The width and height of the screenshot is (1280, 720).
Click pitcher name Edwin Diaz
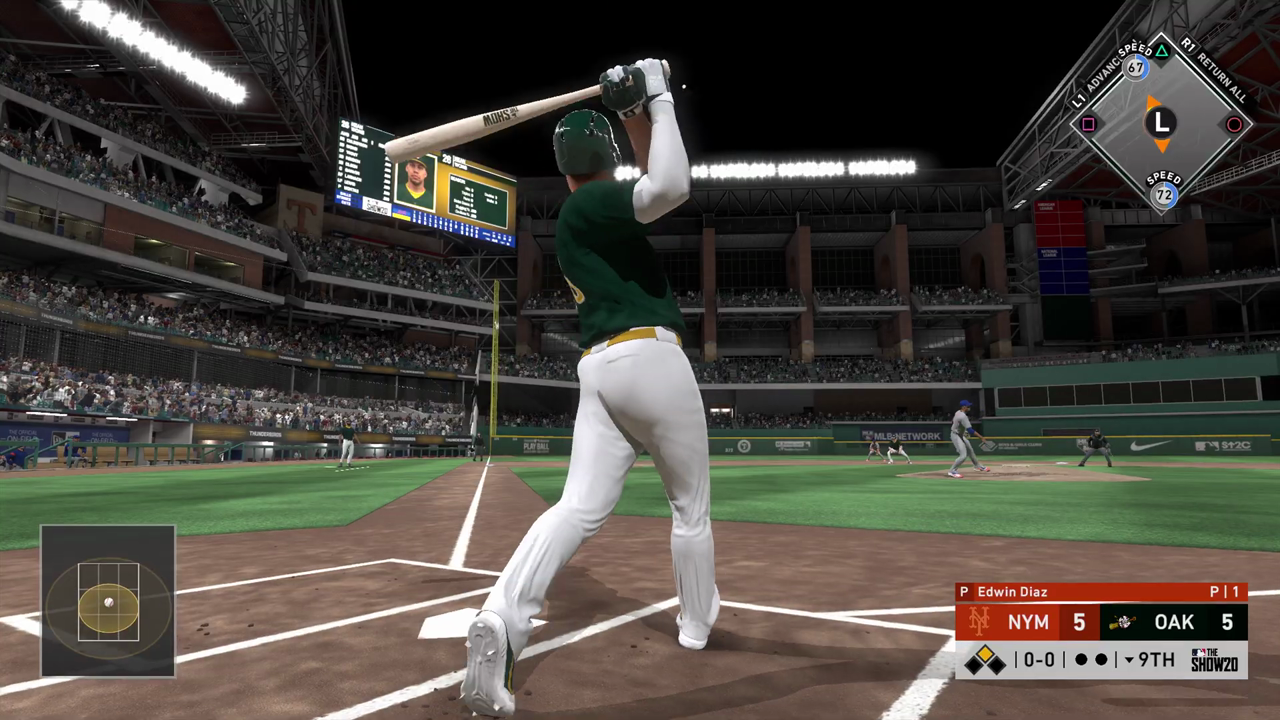(x=1012, y=592)
